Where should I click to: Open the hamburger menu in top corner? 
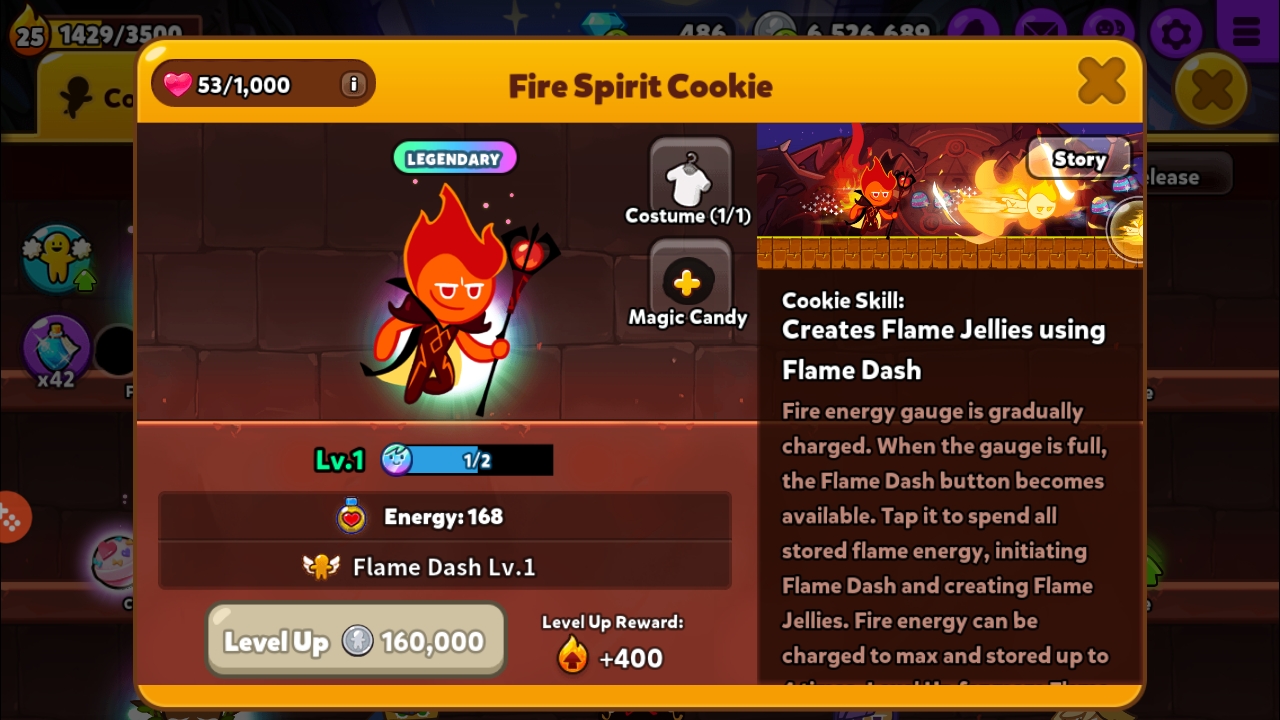pos(1246,33)
